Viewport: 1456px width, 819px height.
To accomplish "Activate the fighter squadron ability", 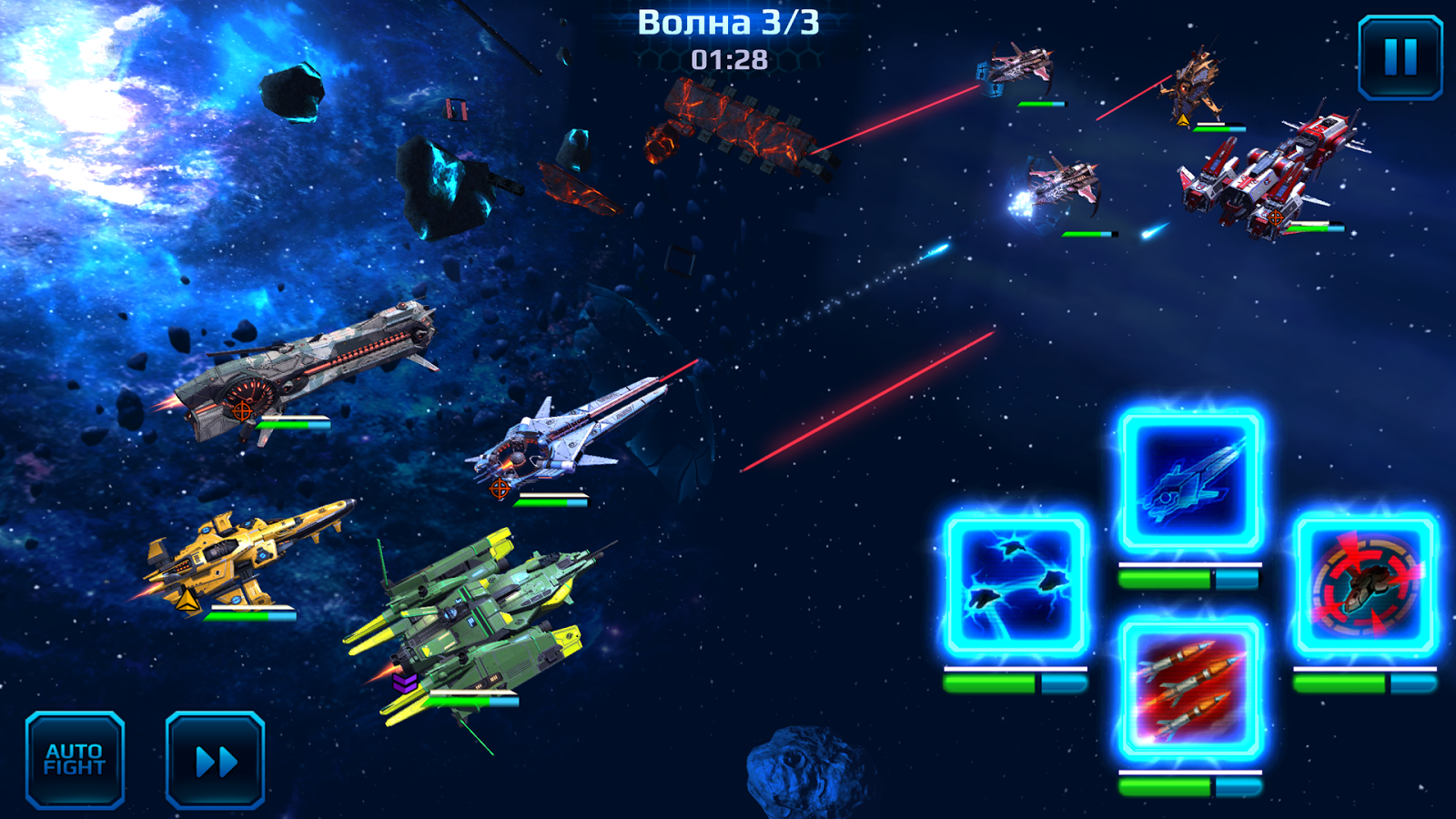I will [1016, 585].
